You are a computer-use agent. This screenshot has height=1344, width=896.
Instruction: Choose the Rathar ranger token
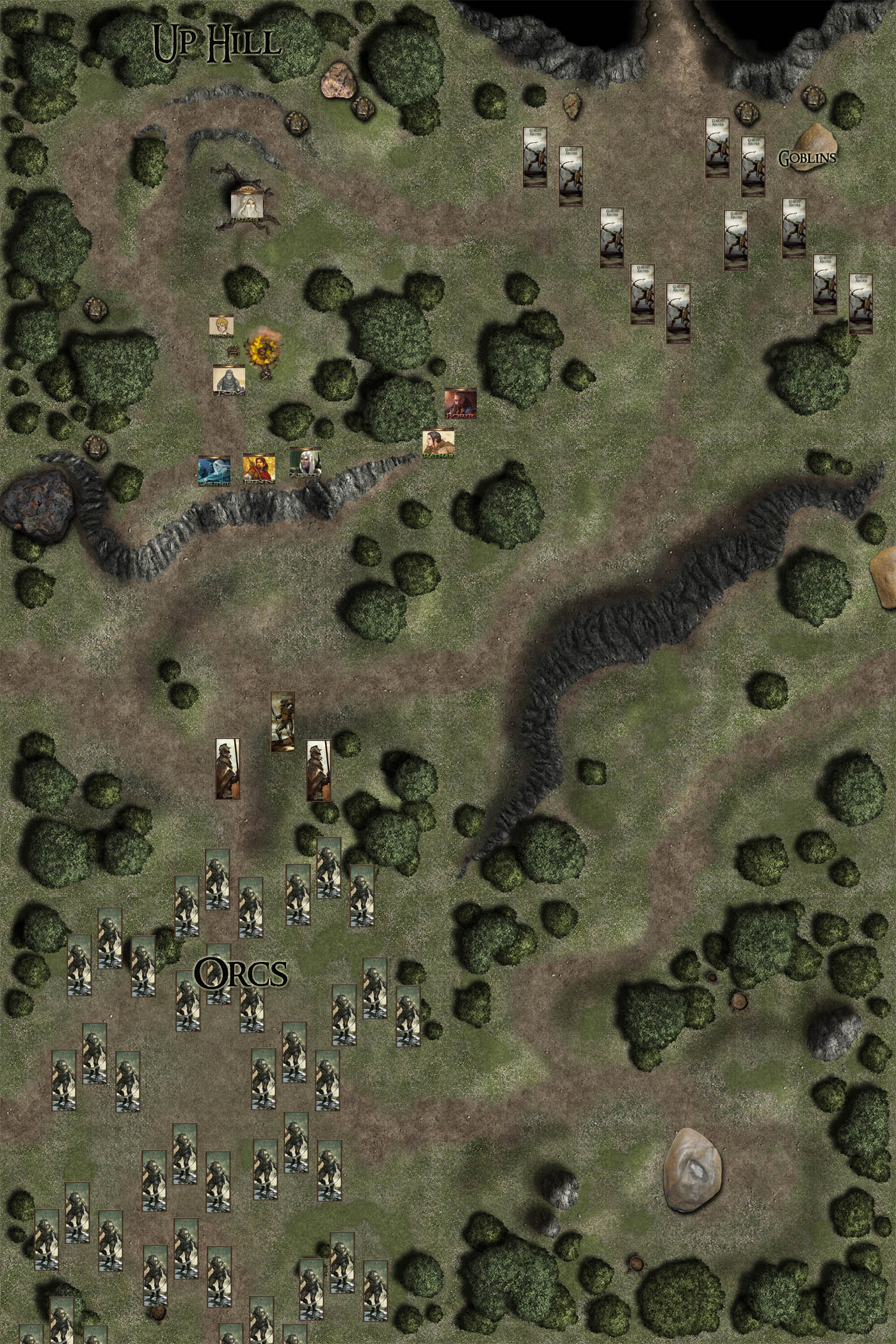pyautogui.click(x=438, y=444)
